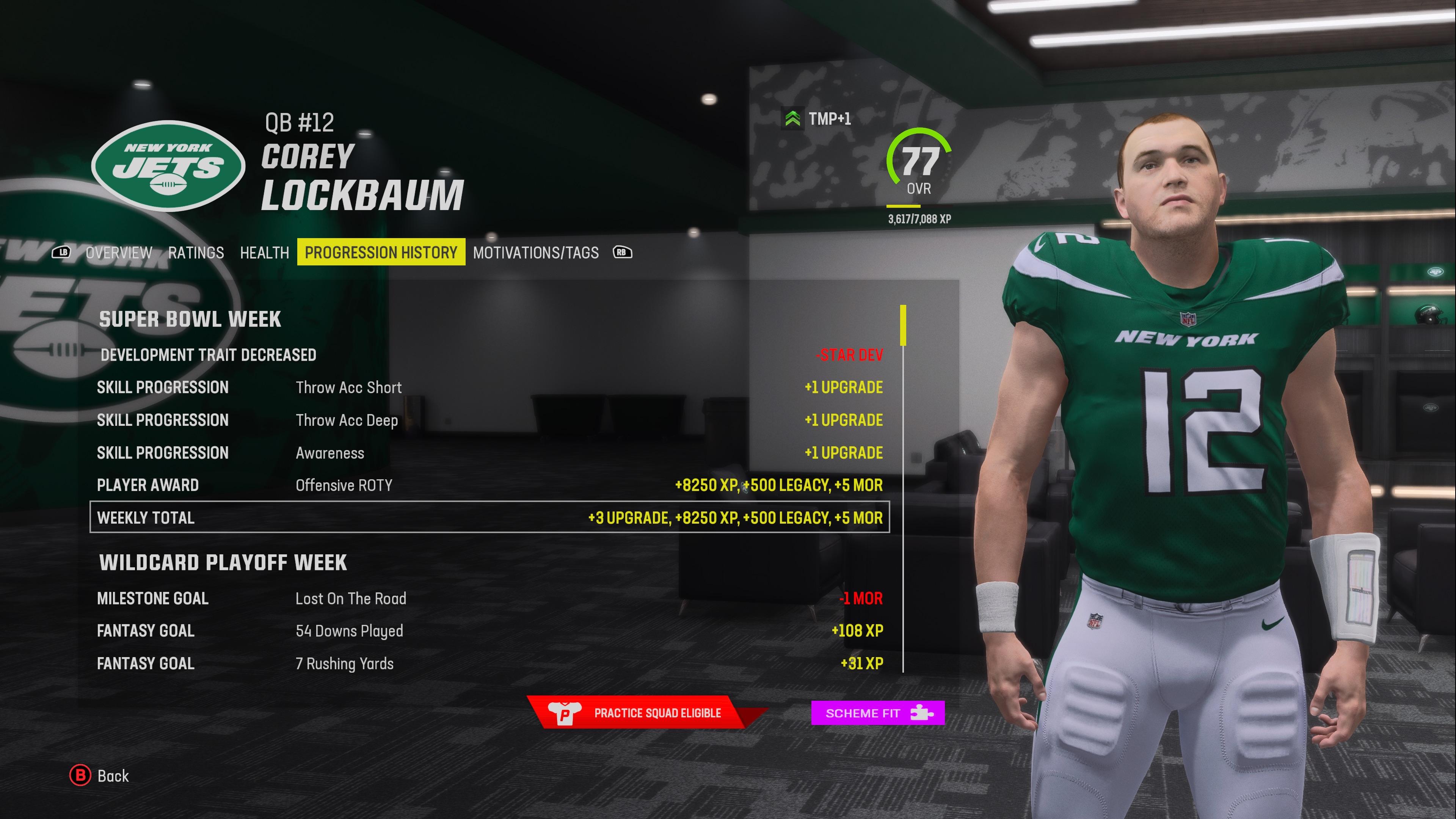Go Back to the previous screen

coord(99,775)
